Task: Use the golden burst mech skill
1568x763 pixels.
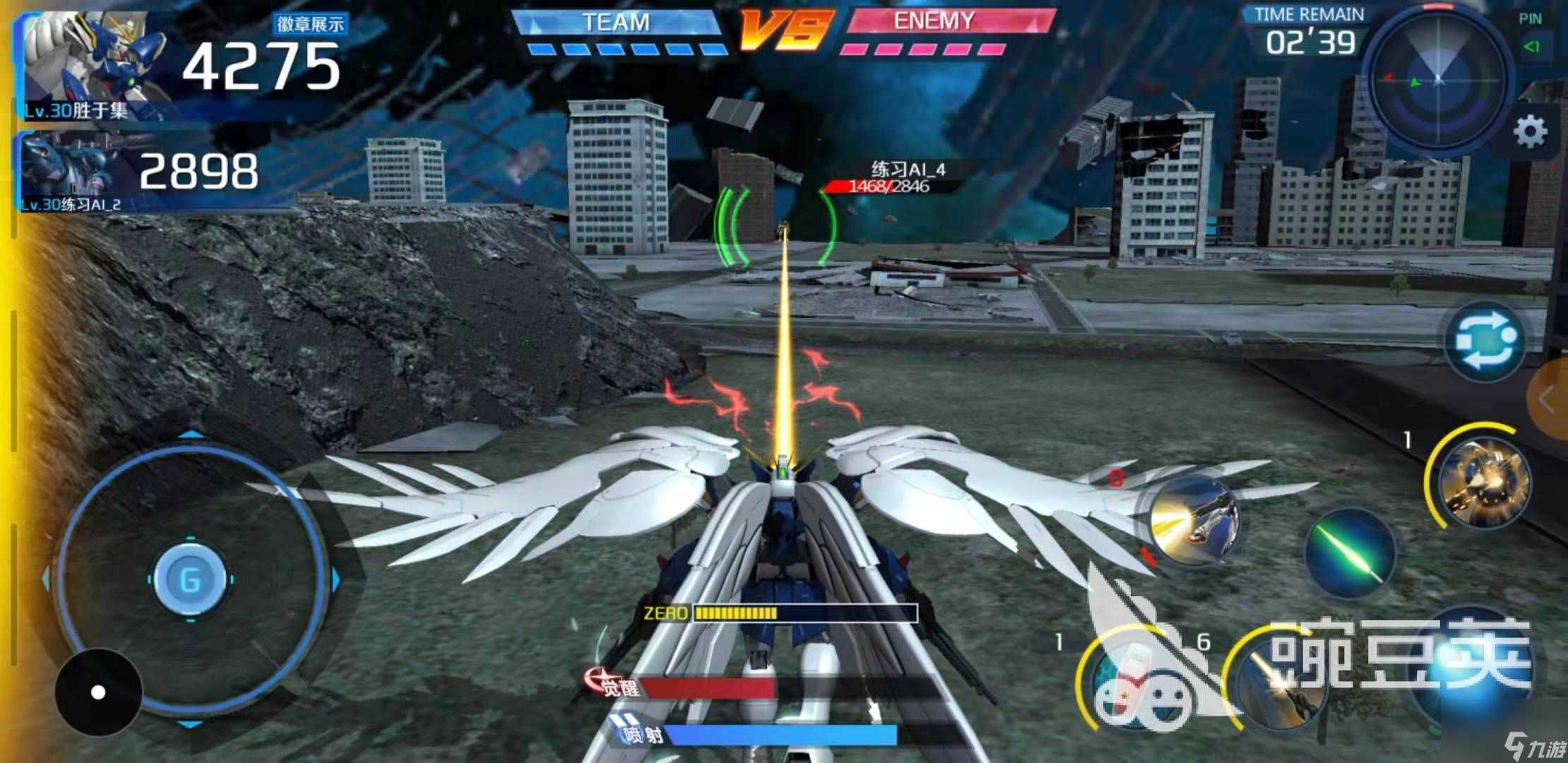Action: (x=1484, y=481)
